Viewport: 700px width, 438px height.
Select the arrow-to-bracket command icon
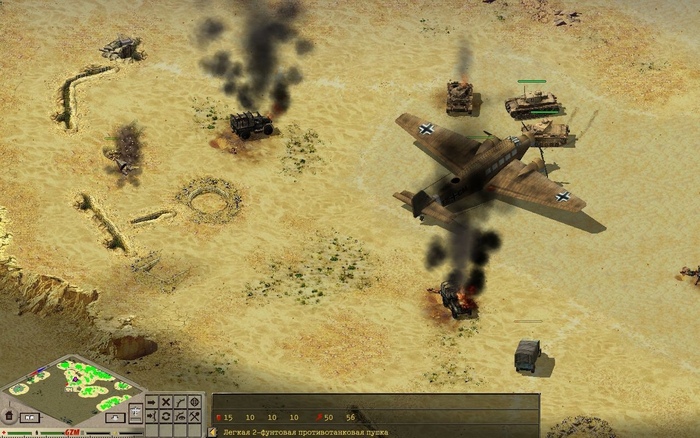click(151, 416)
